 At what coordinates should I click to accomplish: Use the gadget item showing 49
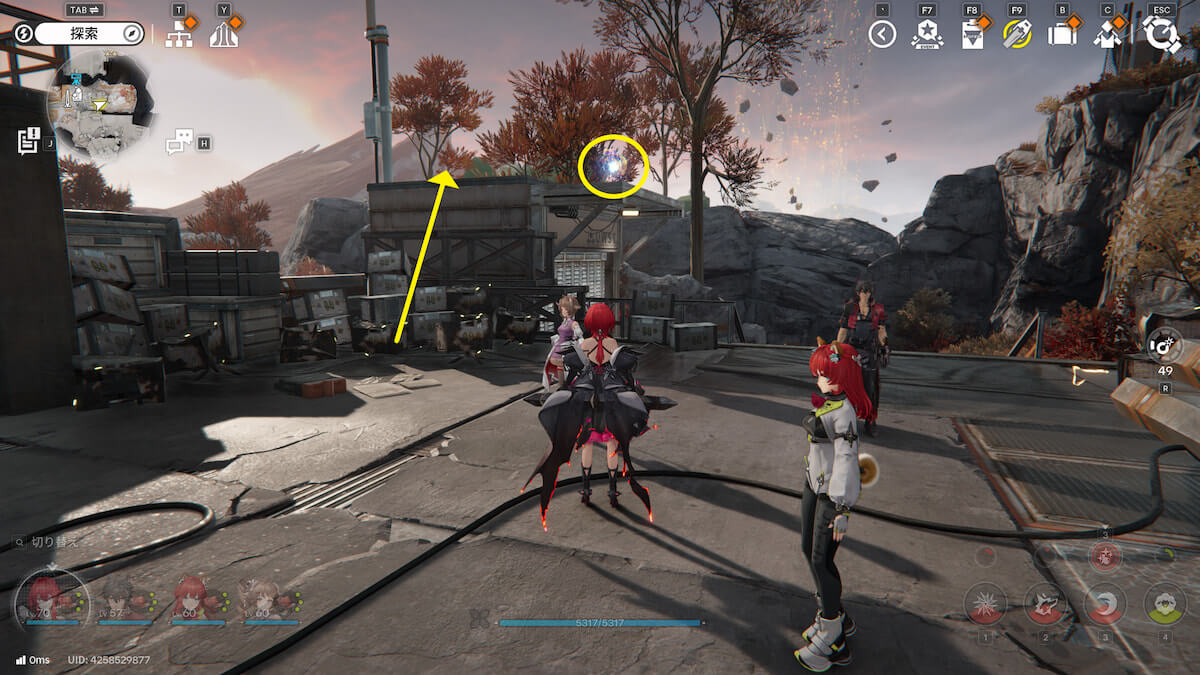coord(1165,347)
